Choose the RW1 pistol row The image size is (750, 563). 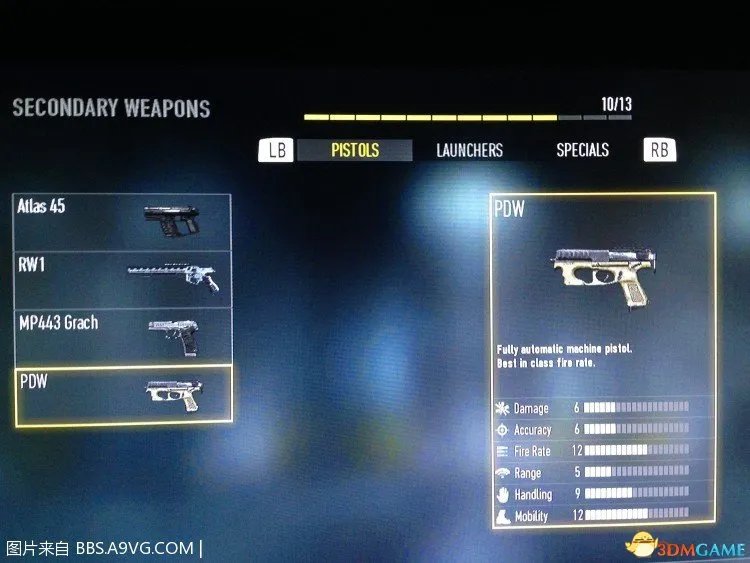point(122,278)
